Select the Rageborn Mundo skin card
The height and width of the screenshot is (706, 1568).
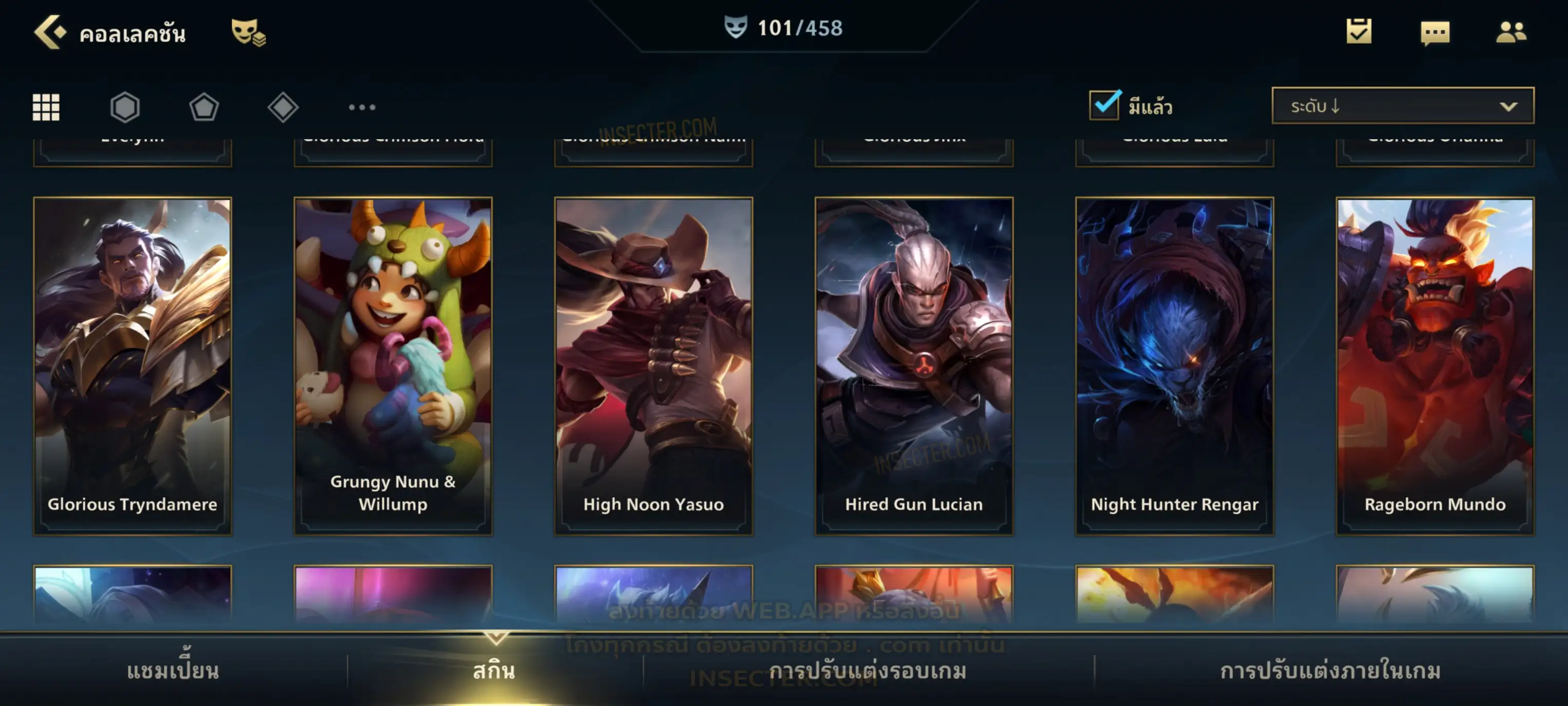(x=1435, y=366)
